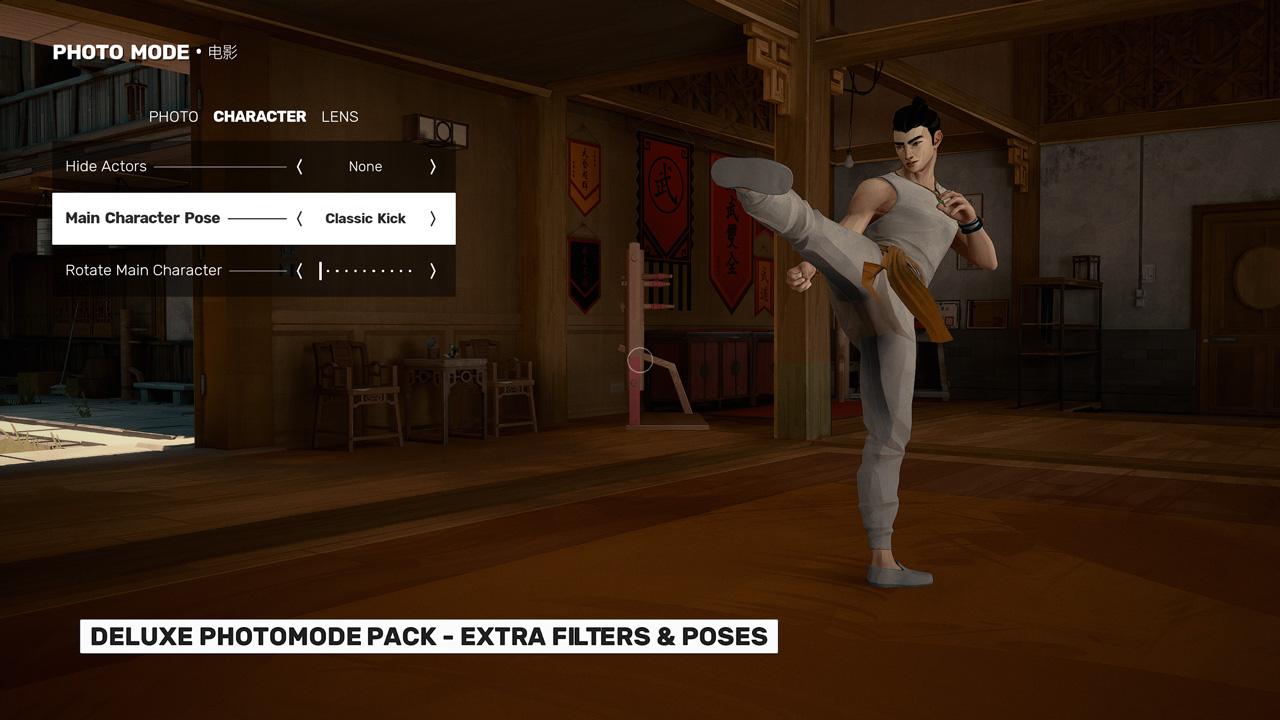
Task: Select previous pose with Main Character Pose left arrow
Action: [298, 218]
